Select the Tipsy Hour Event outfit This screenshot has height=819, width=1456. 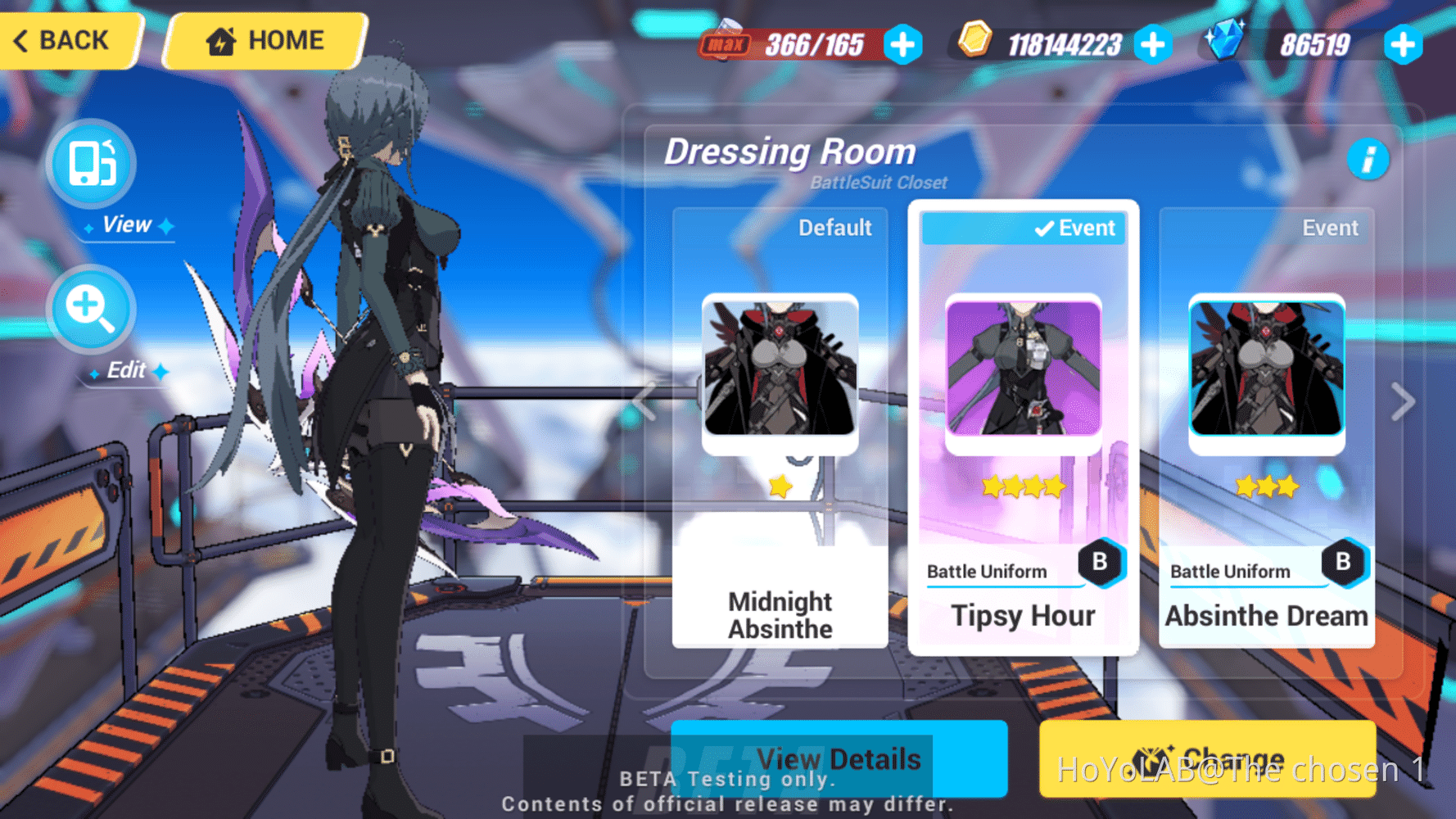(x=1024, y=616)
